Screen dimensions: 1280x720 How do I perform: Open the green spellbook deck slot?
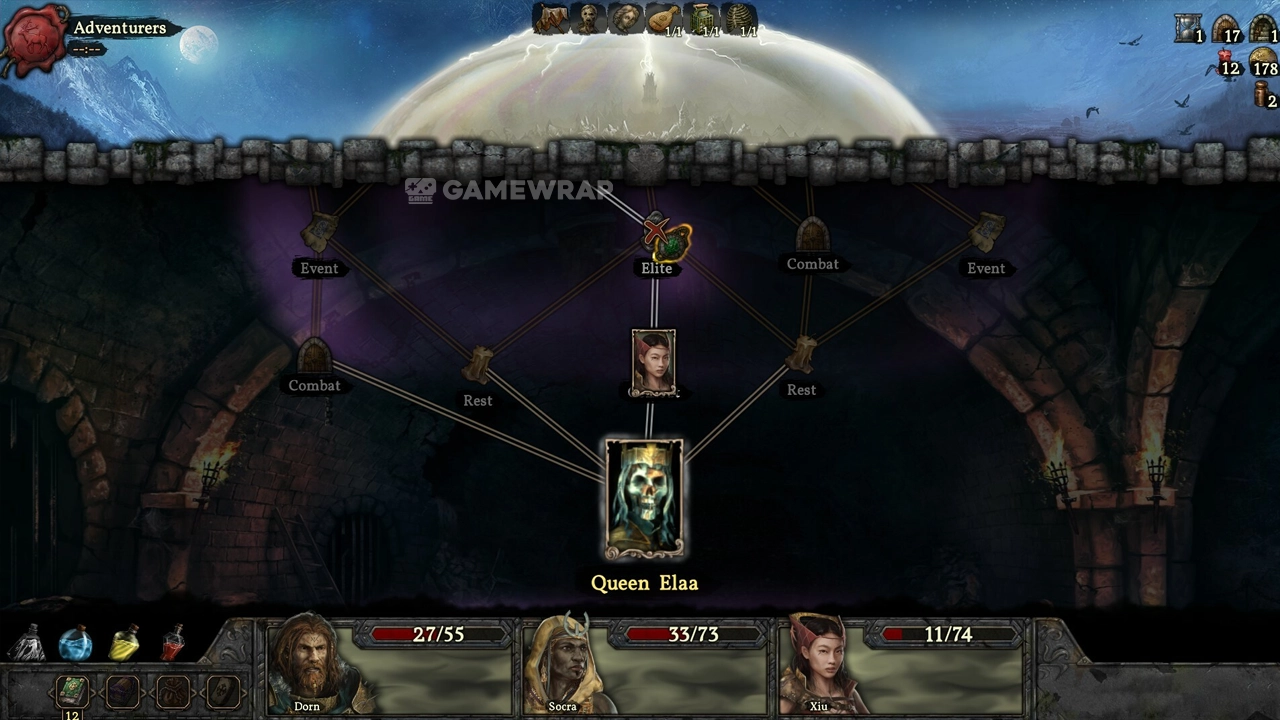72,691
